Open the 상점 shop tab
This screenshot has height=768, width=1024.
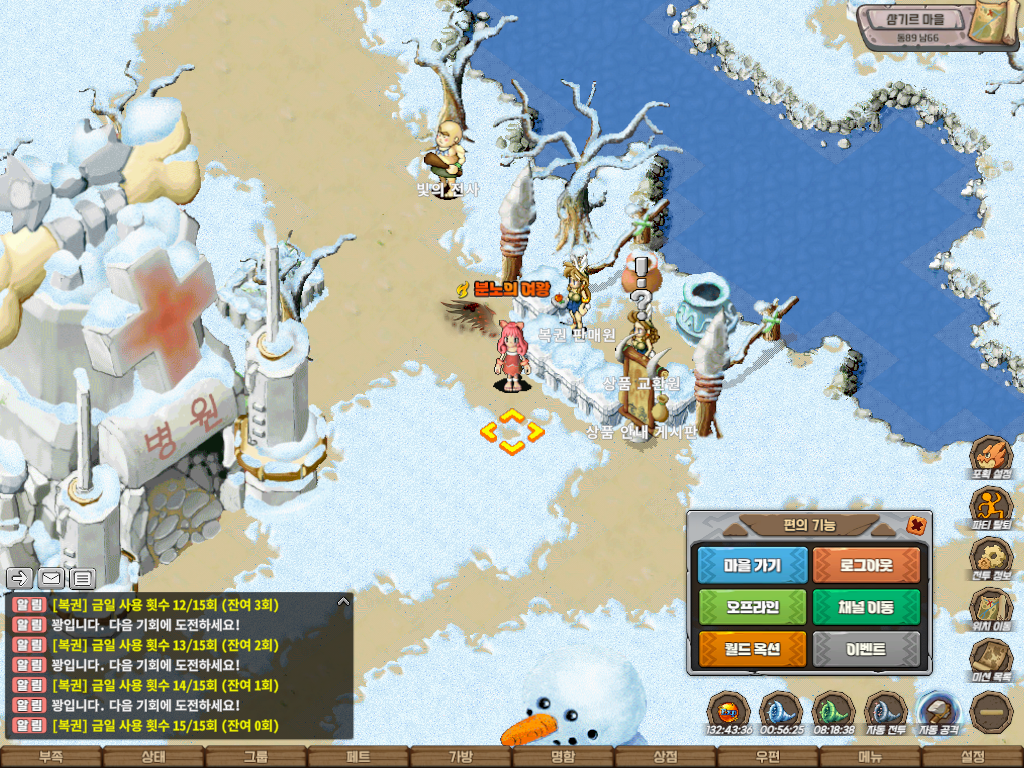[665, 757]
